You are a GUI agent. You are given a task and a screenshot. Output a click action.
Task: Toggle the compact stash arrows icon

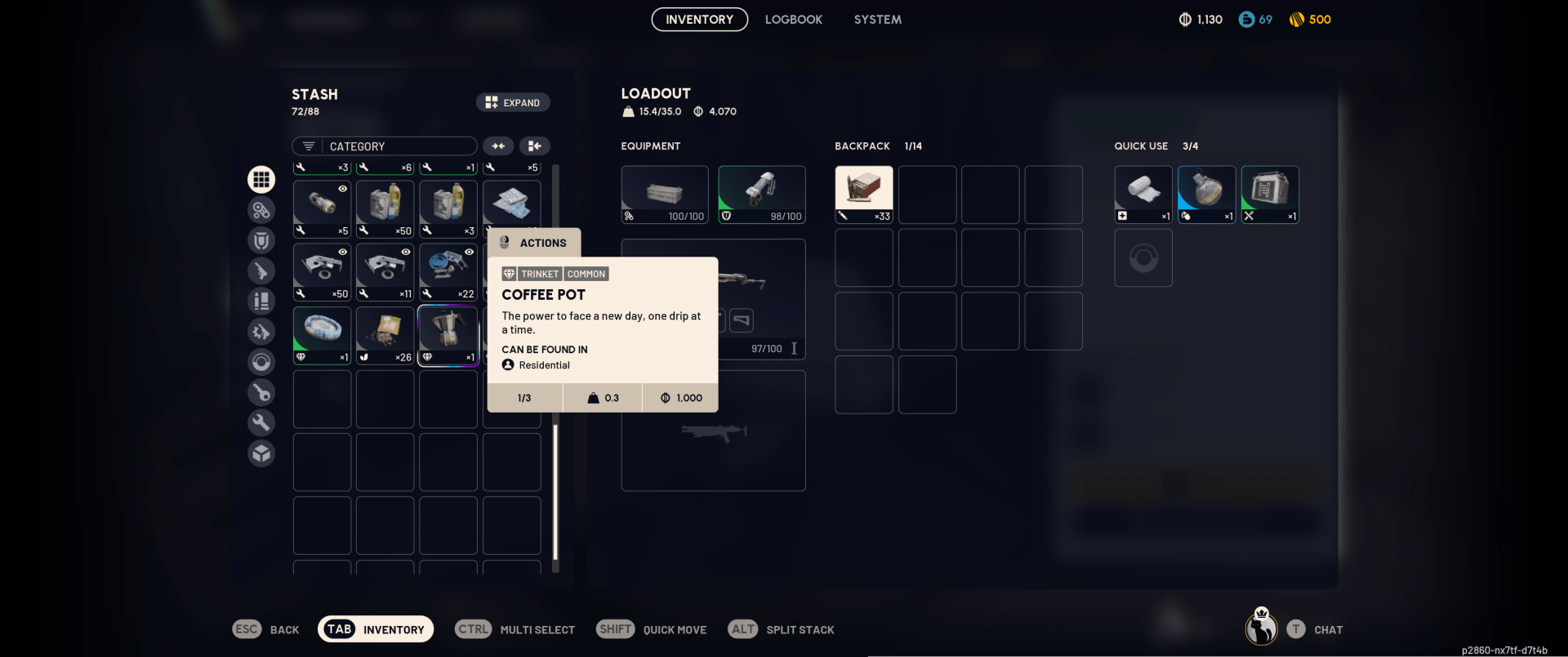pos(498,145)
